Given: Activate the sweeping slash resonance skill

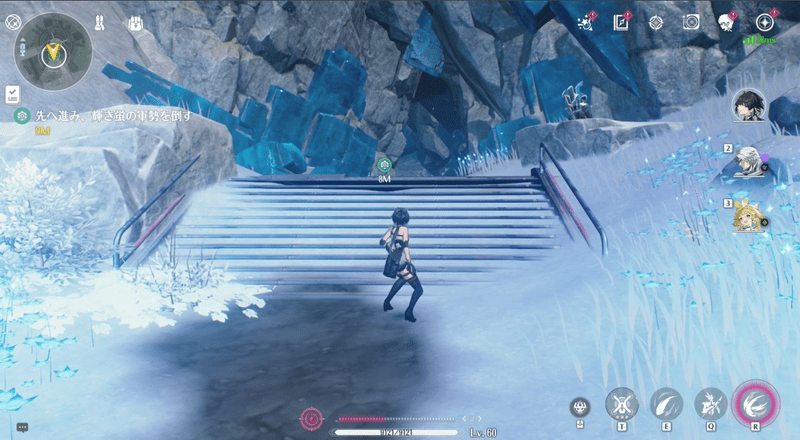Looking at the screenshot, I should (x=666, y=405).
